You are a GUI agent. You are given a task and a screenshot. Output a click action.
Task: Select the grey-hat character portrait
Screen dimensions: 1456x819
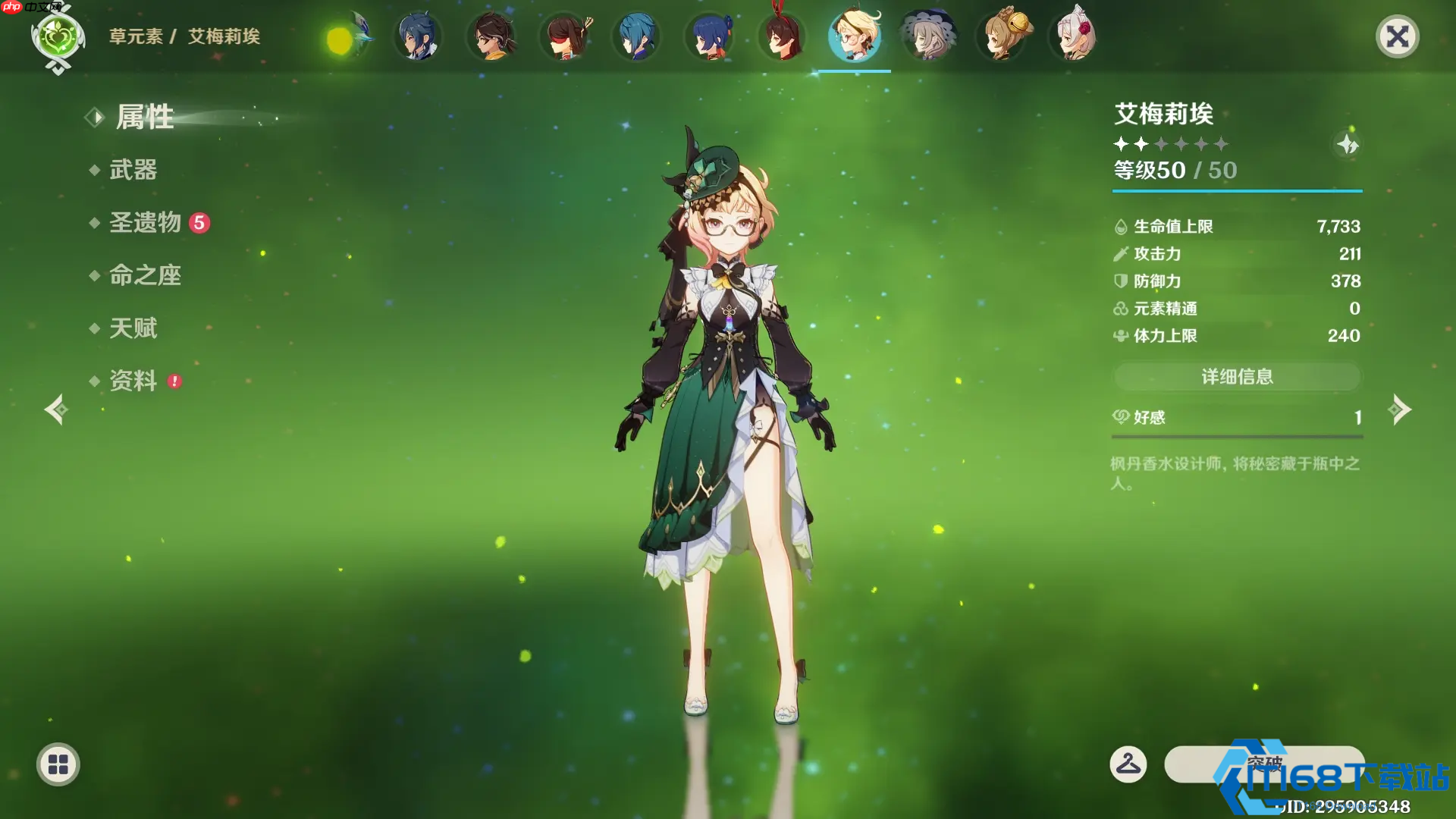pos(928,36)
